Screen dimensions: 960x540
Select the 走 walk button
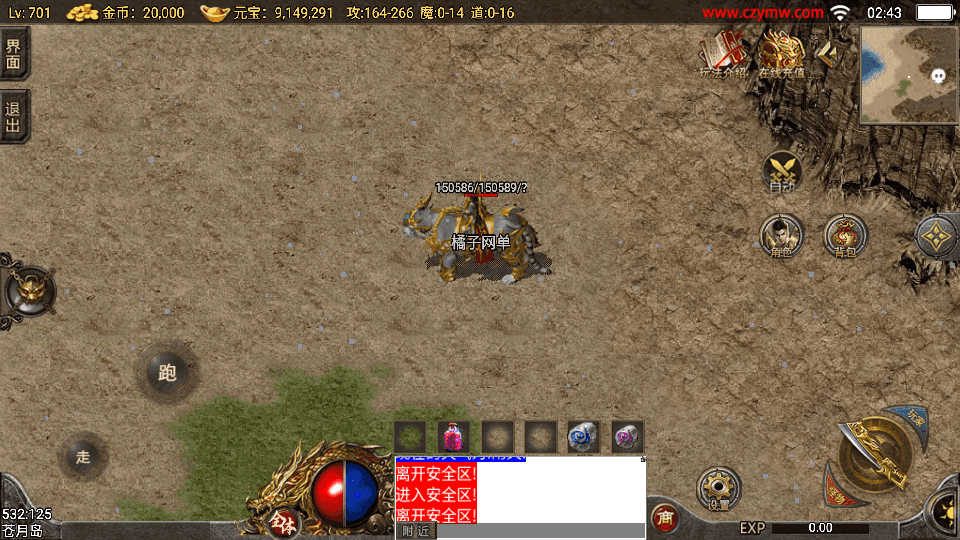point(84,456)
